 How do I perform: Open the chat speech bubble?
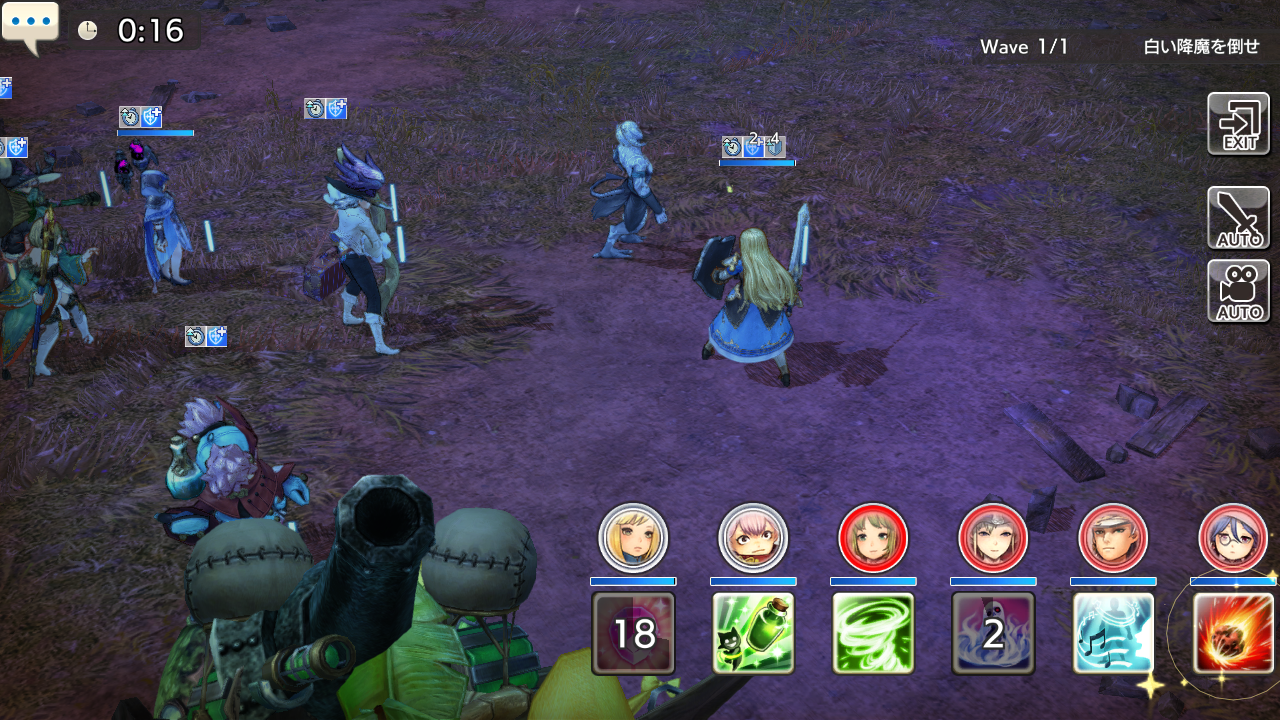pos(31,27)
